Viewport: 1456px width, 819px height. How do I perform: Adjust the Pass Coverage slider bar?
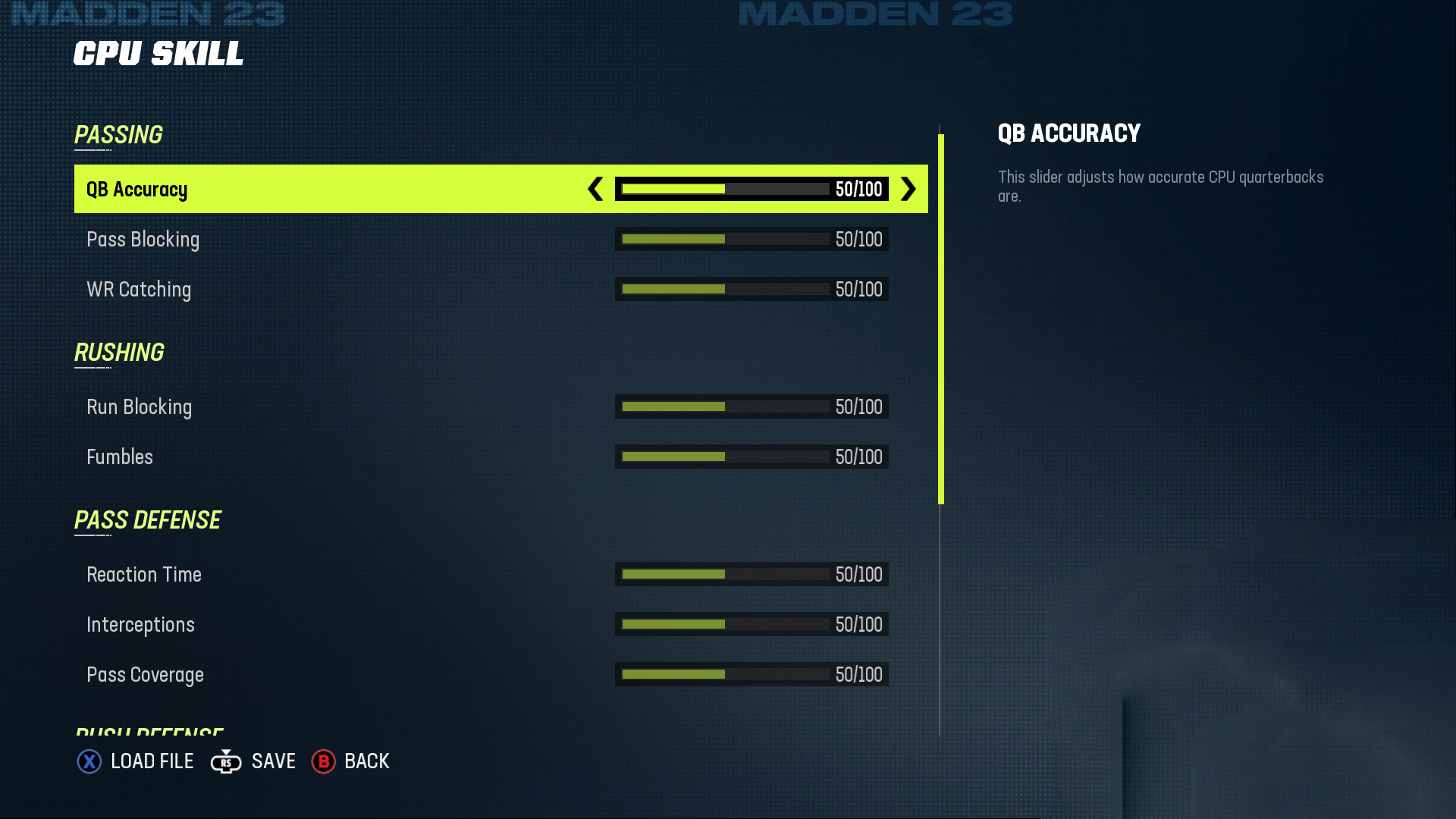[725, 674]
